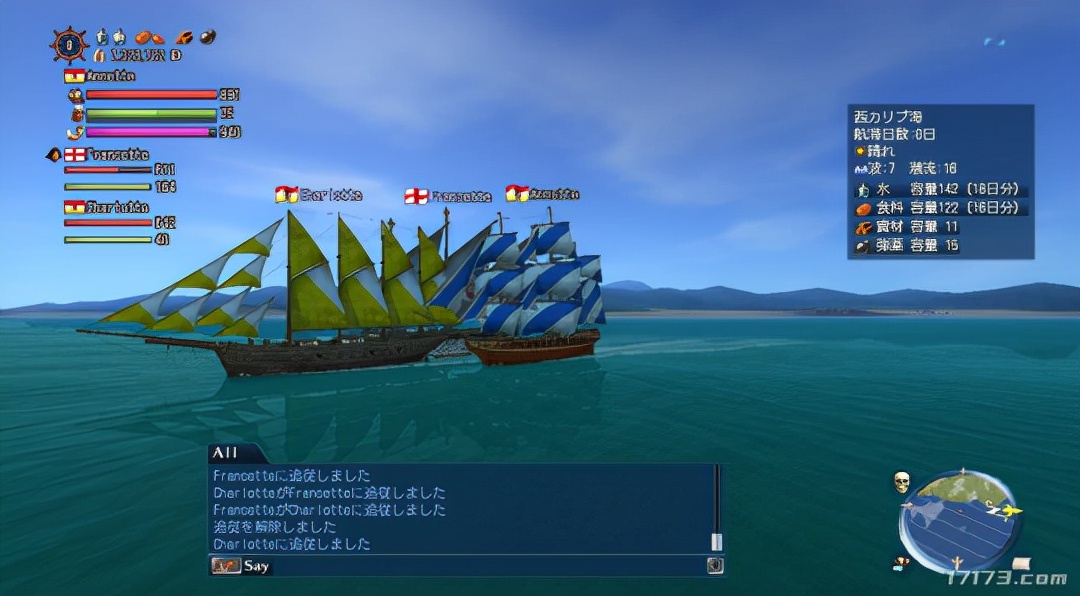Click the button at the chat bar's right end
1080x596 pixels.
tap(715, 566)
